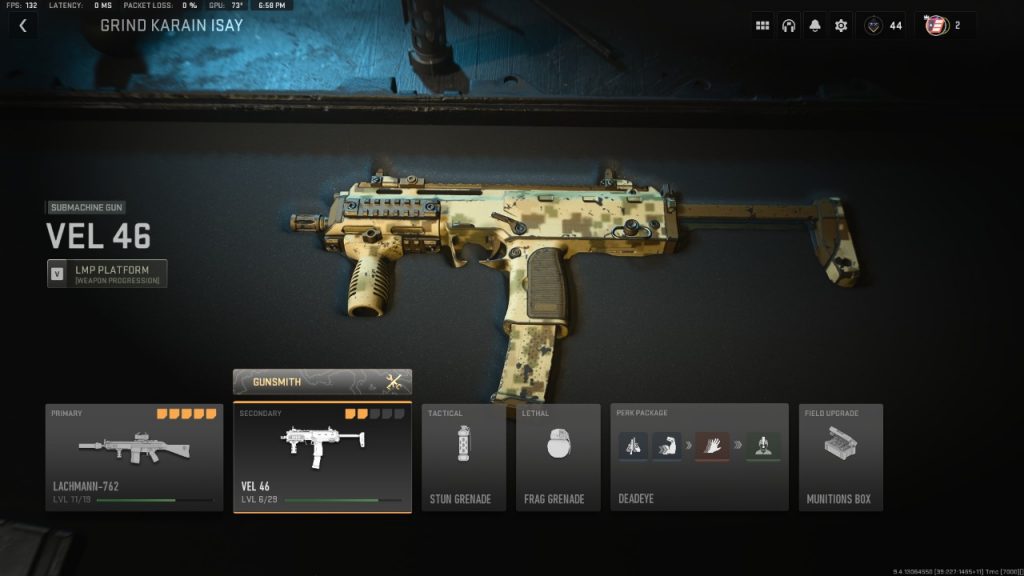Open the party emblem showing 2 players
Screen dimensions: 1024x576
(943, 25)
